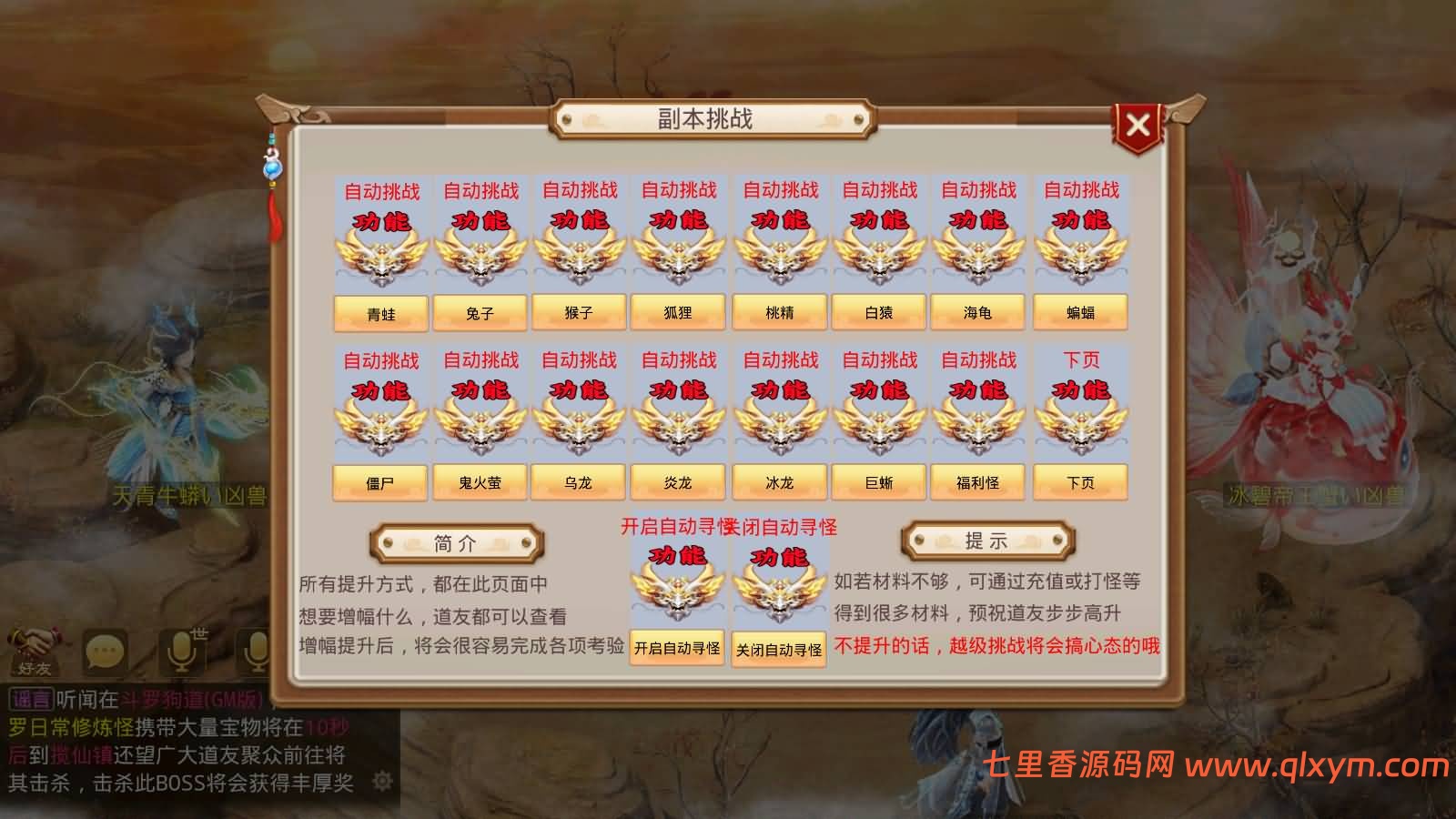Click the 下页 label to see more monsters
This screenshot has width=1456, height=819.
(1080, 481)
